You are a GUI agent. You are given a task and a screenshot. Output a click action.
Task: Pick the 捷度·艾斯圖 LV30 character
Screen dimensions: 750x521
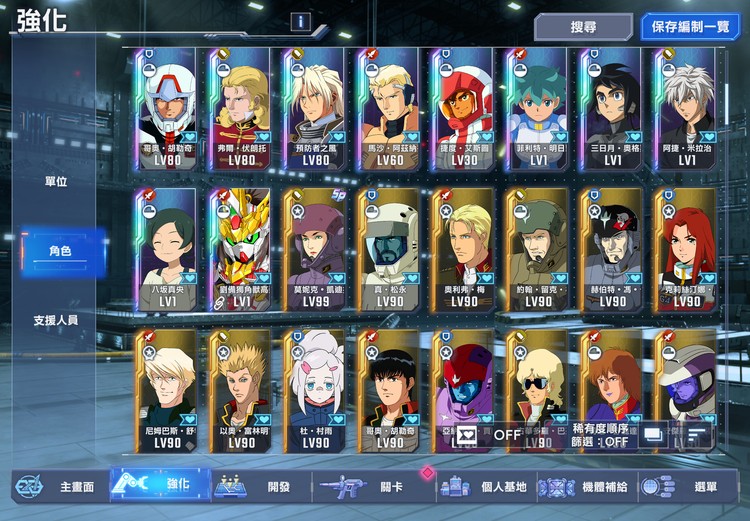[x=464, y=110]
